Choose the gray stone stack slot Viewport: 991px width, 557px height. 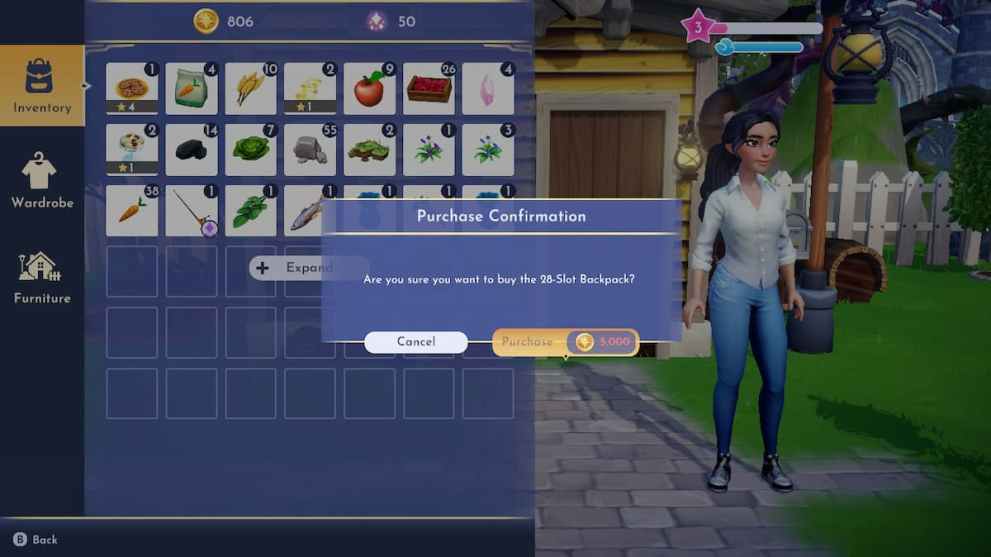(x=310, y=150)
